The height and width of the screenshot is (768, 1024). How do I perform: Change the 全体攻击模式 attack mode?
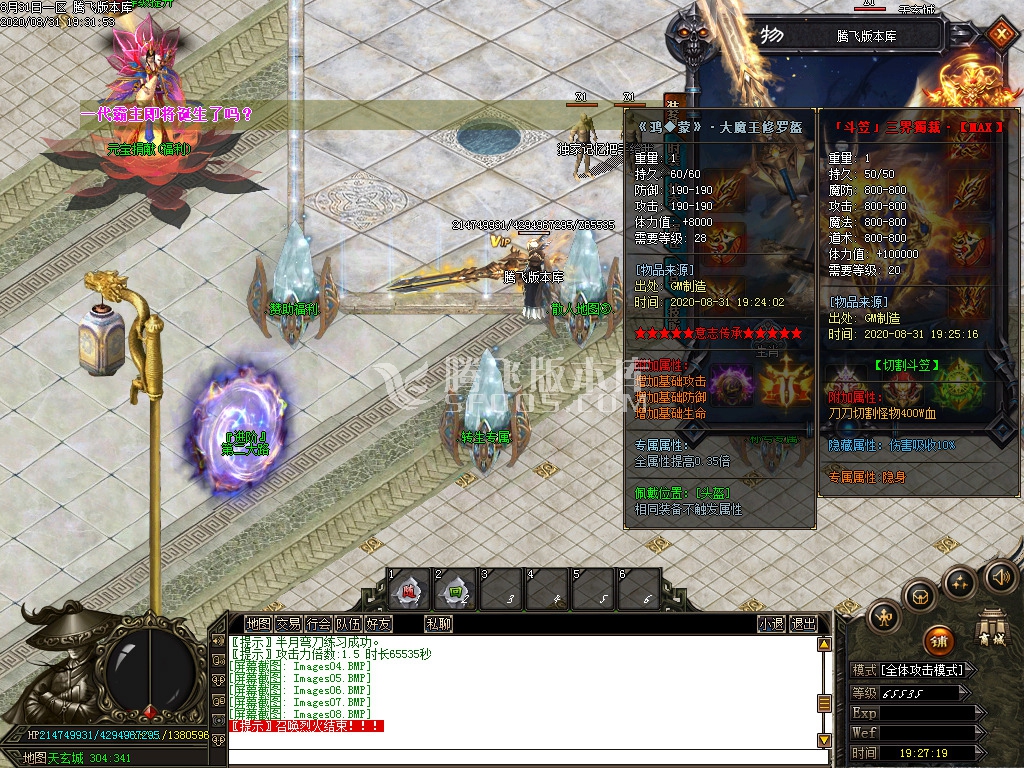[922, 670]
